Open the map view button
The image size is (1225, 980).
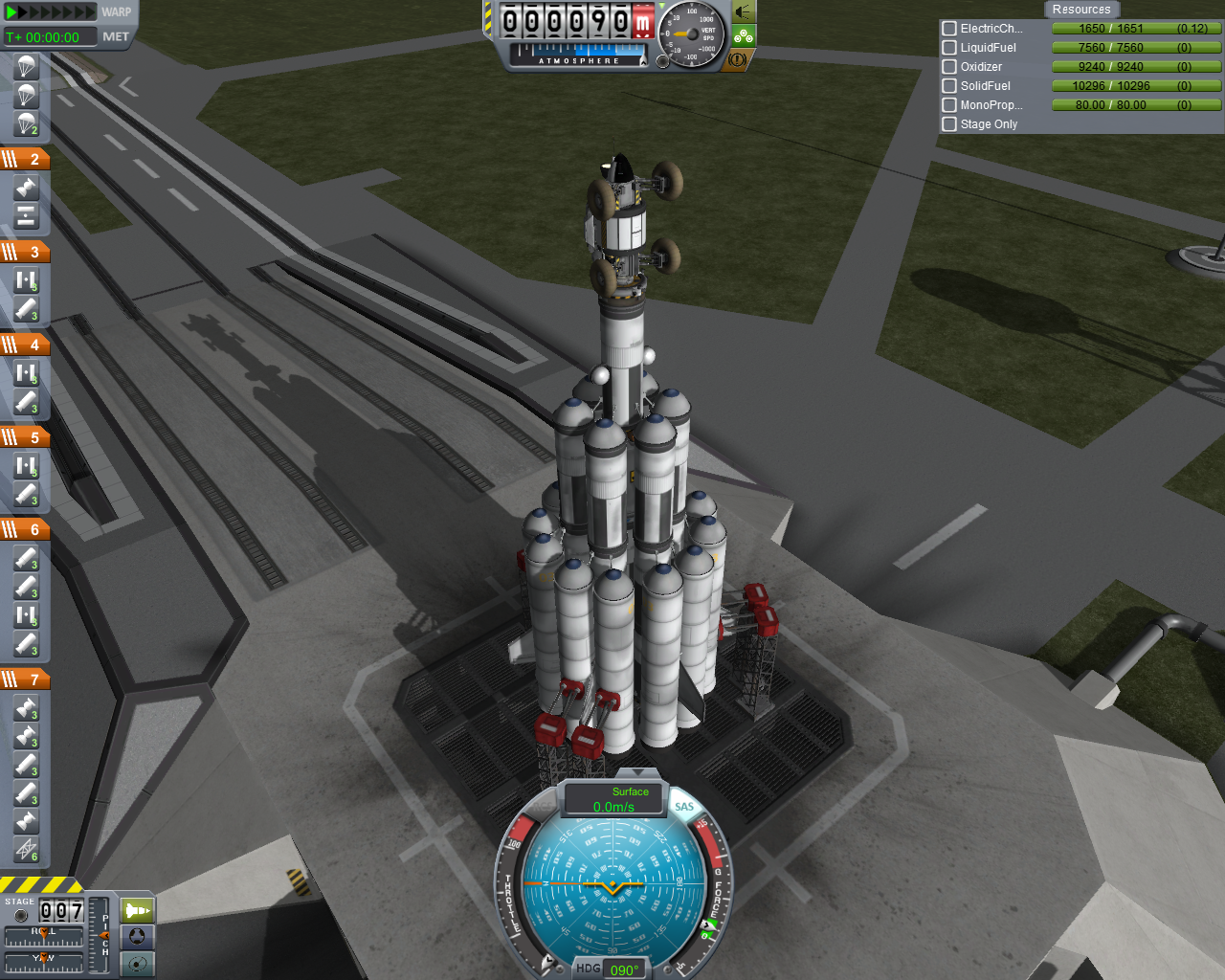[138, 964]
